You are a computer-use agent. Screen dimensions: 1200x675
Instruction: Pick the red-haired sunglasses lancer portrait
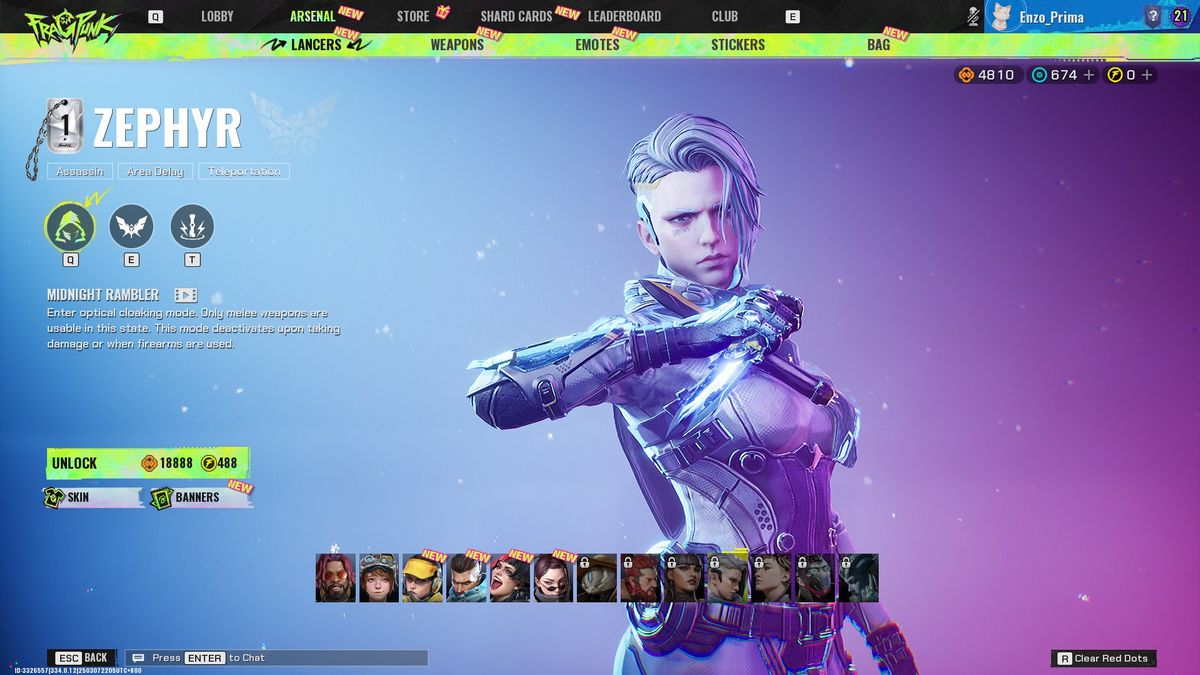pos(336,578)
